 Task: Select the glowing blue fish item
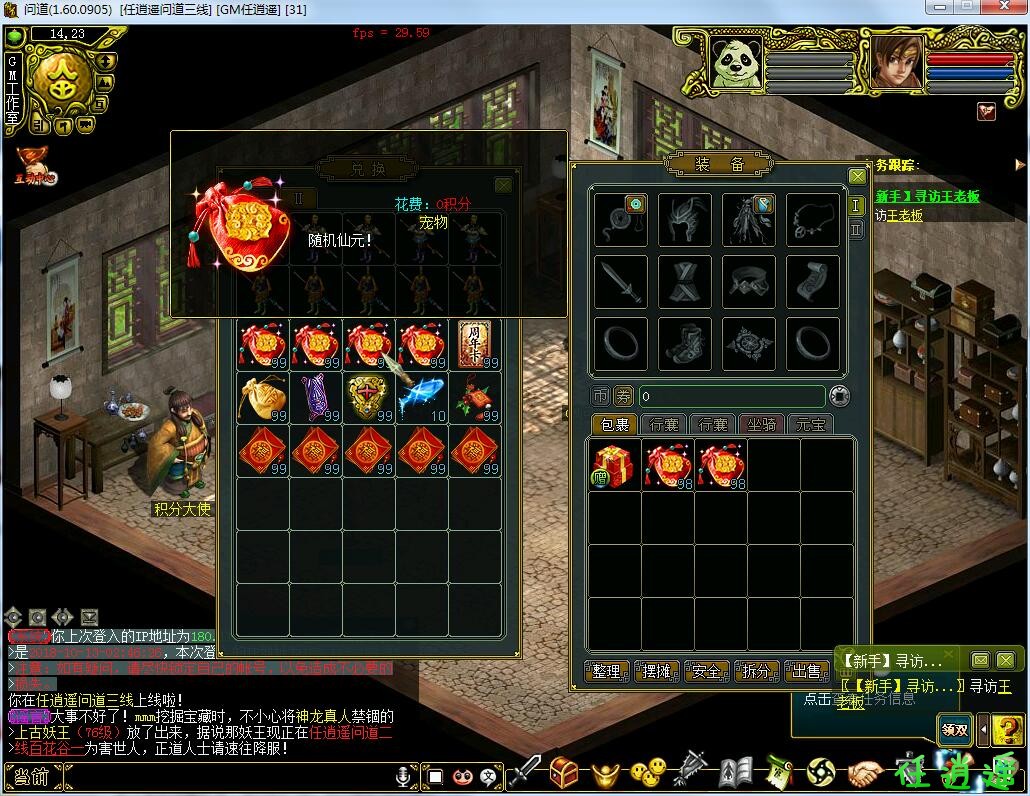pyautogui.click(x=422, y=397)
